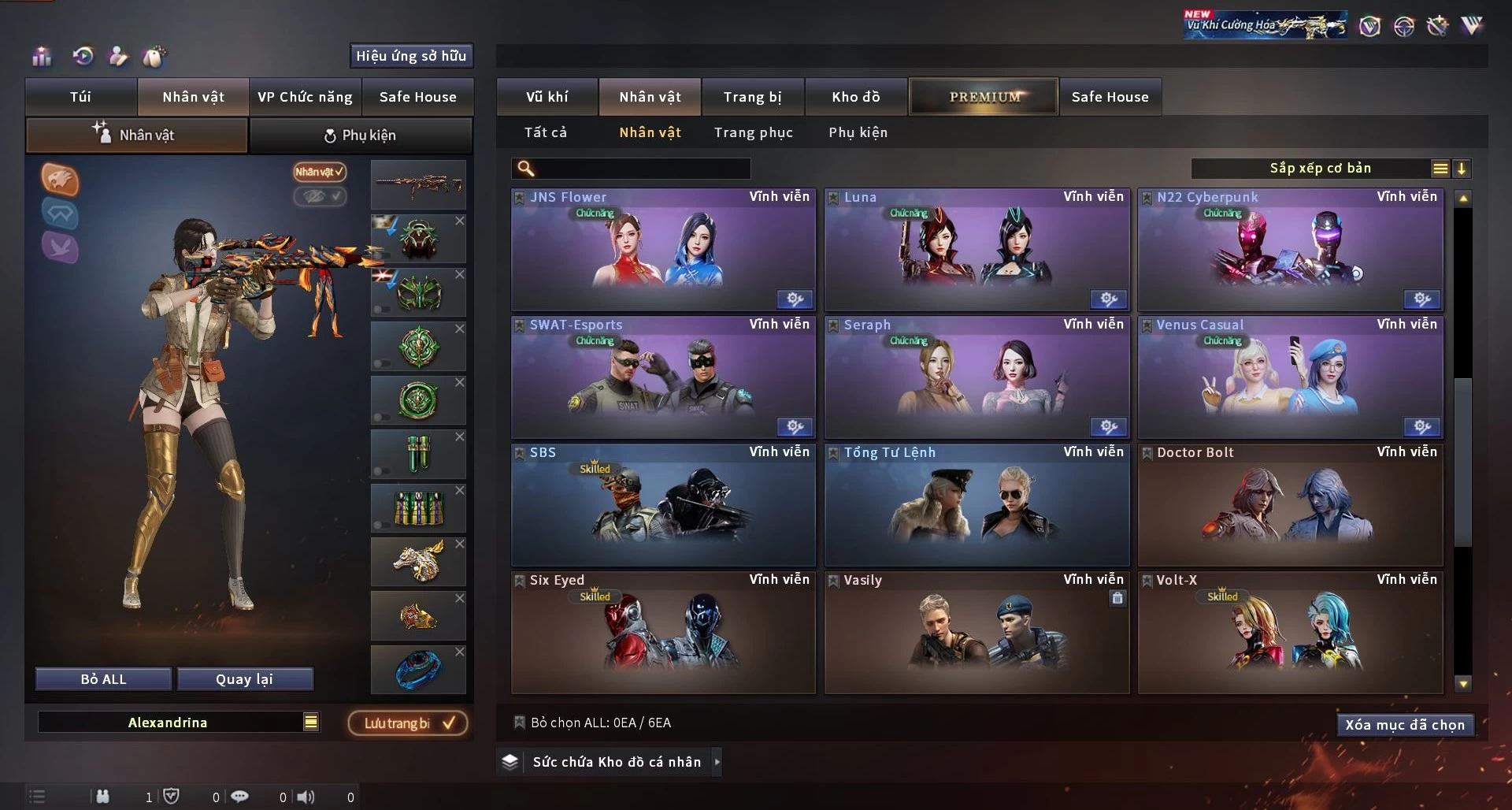Choose the Tổng Tư Lệnh character card
Image resolution: width=1512 pixels, height=810 pixels.
976,505
